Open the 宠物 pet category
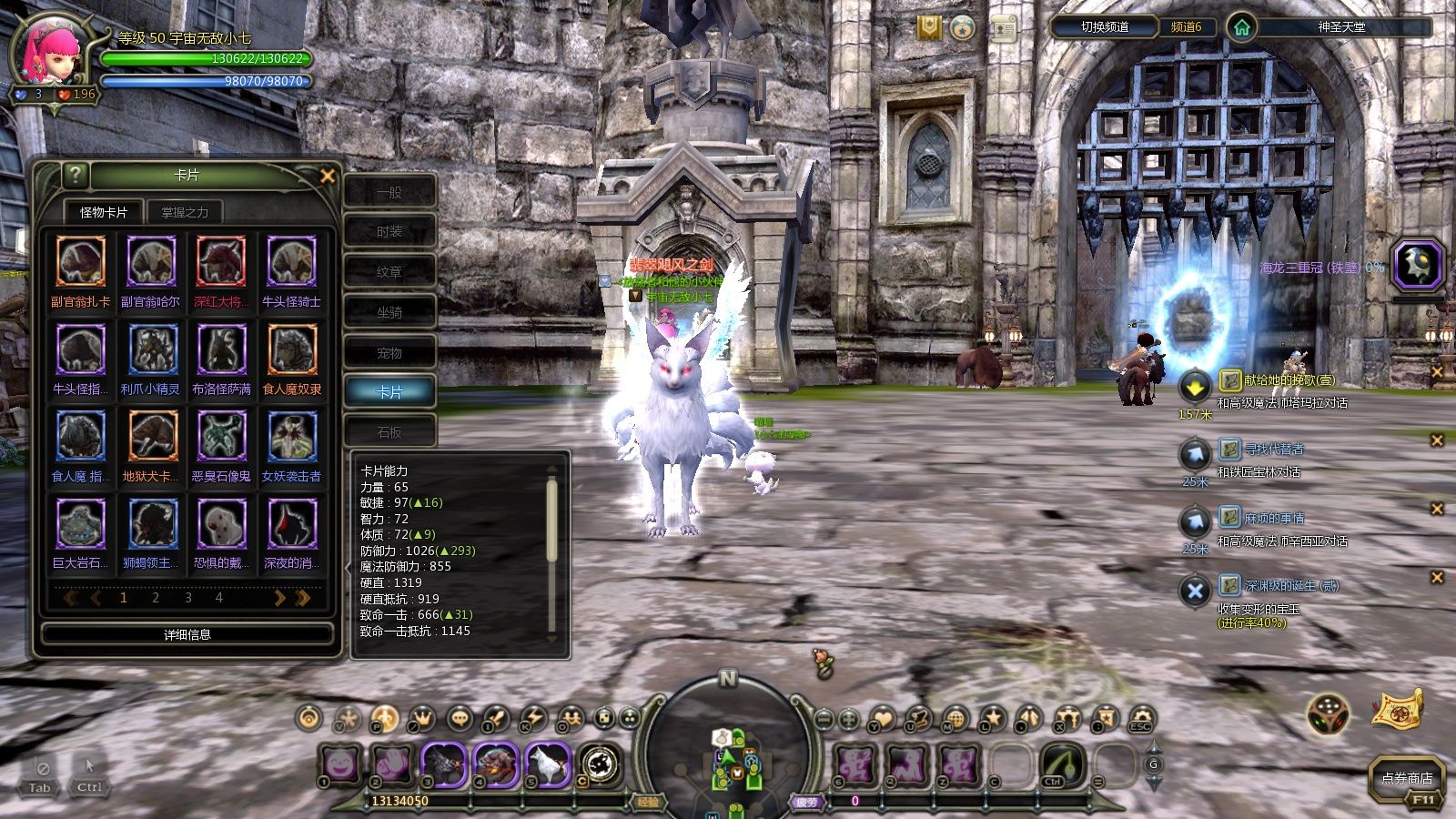The height and width of the screenshot is (819, 1456). tap(389, 352)
